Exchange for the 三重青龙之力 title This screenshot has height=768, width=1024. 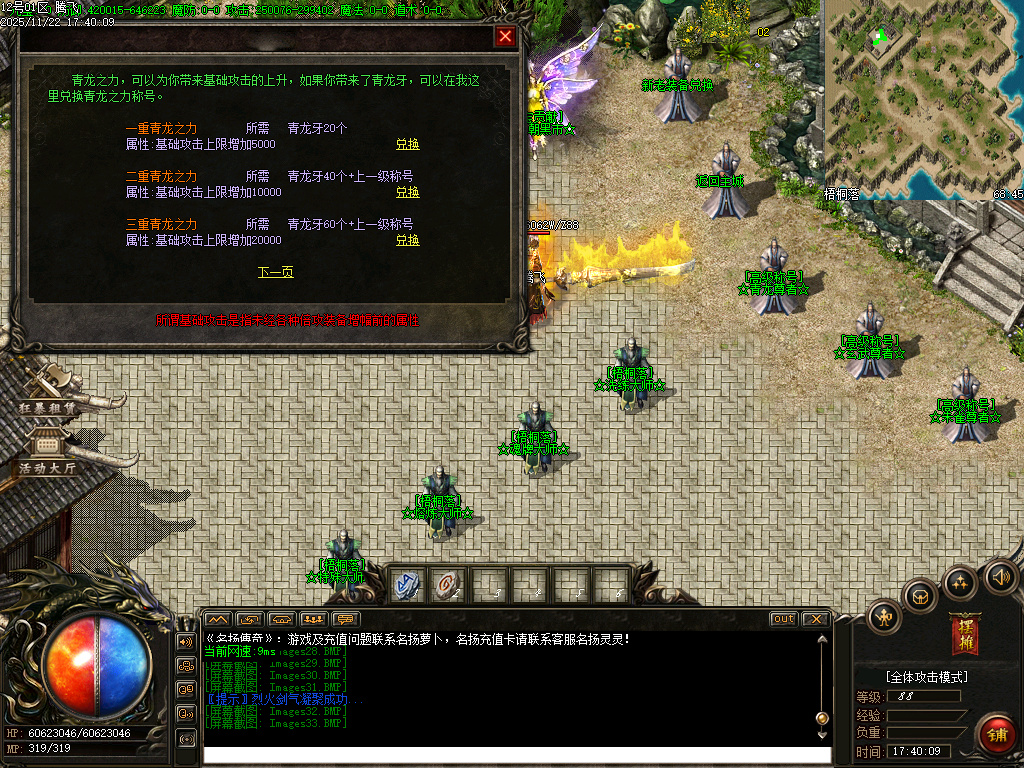(407, 240)
